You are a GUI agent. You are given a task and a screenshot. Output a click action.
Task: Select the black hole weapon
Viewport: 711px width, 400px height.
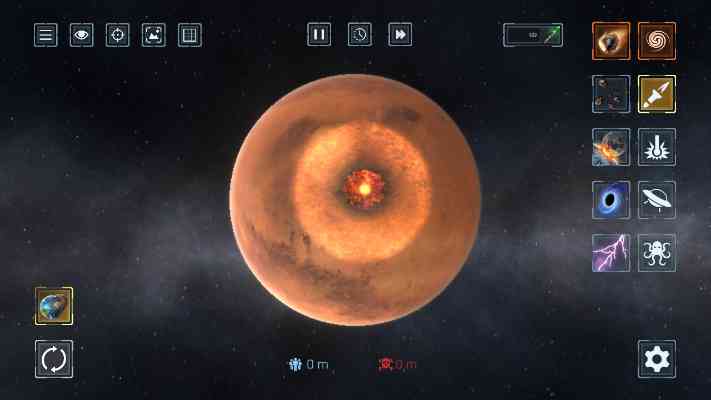coord(610,200)
